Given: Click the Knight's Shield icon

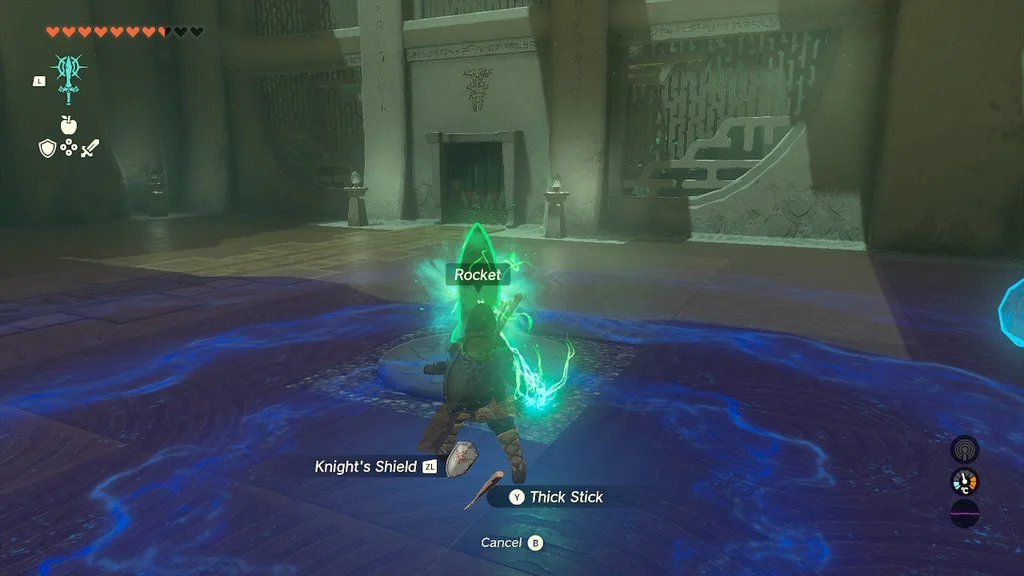Looking at the screenshot, I should pyautogui.click(x=460, y=459).
